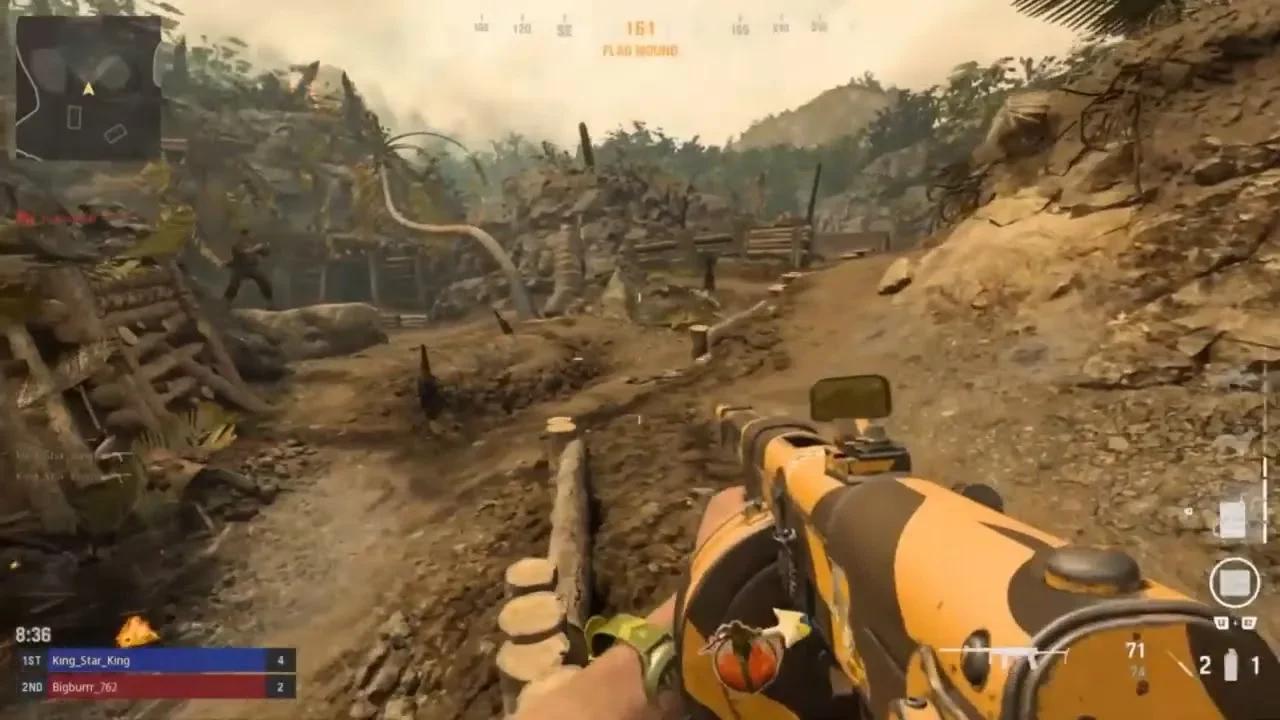Click the Bigburrr_762 scoreboard row
Screen dimensions: 1280x720
tap(85, 688)
